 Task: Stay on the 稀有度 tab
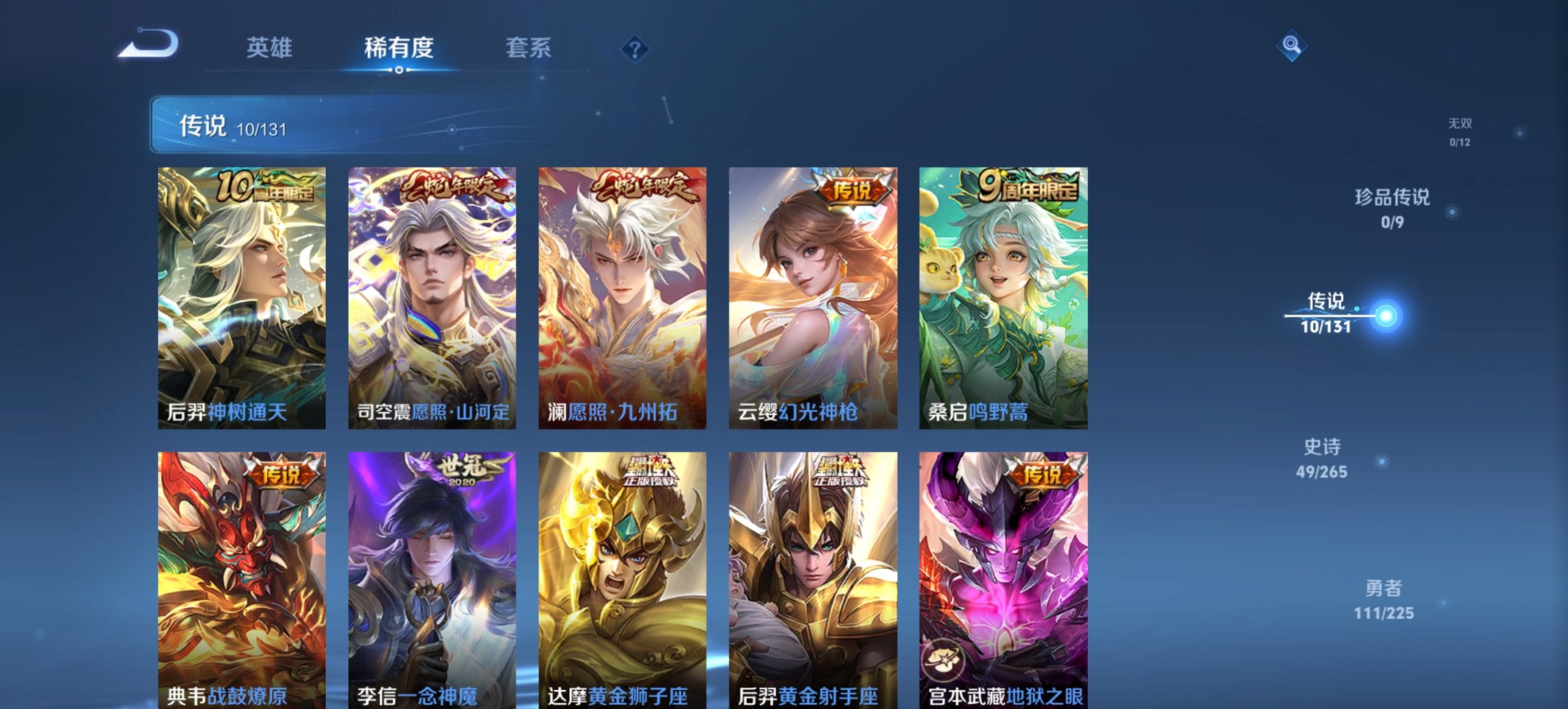(x=399, y=48)
